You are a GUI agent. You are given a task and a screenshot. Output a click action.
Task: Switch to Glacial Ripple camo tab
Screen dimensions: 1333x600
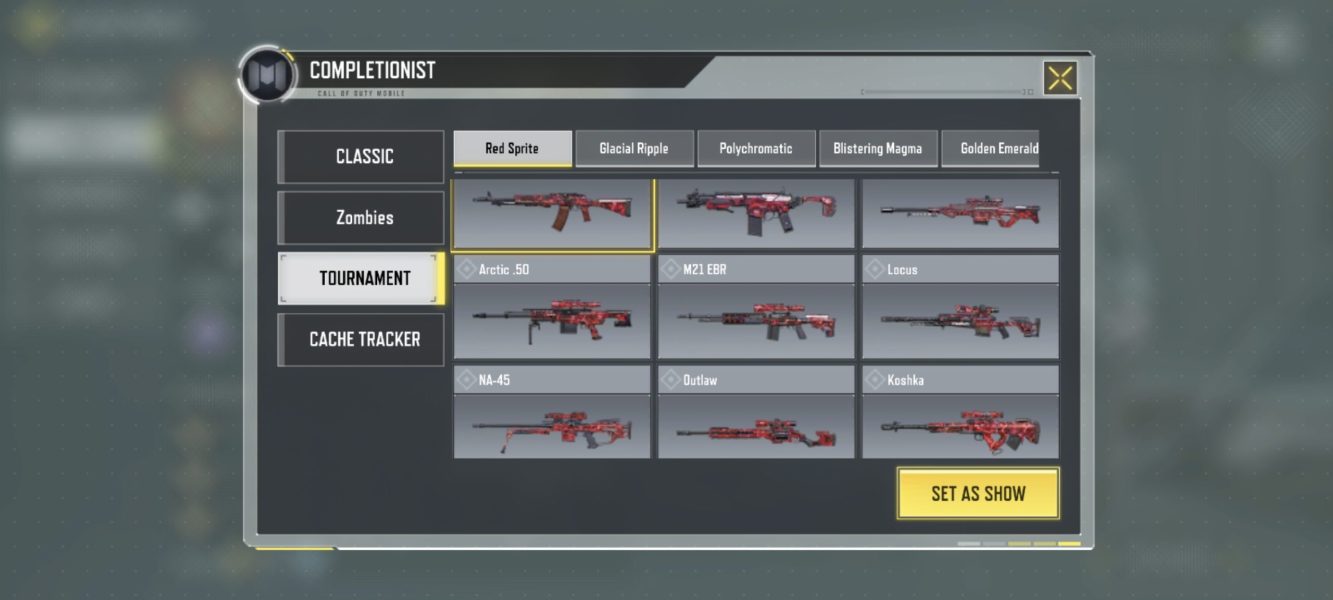coord(634,149)
